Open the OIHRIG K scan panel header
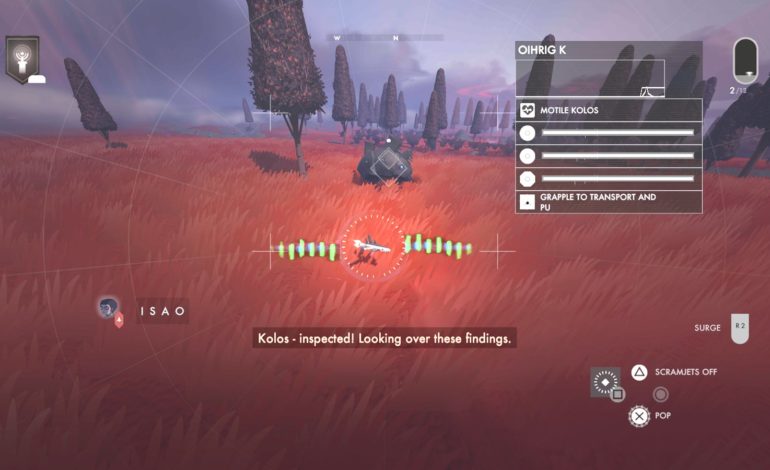770x470 pixels. click(x=608, y=50)
